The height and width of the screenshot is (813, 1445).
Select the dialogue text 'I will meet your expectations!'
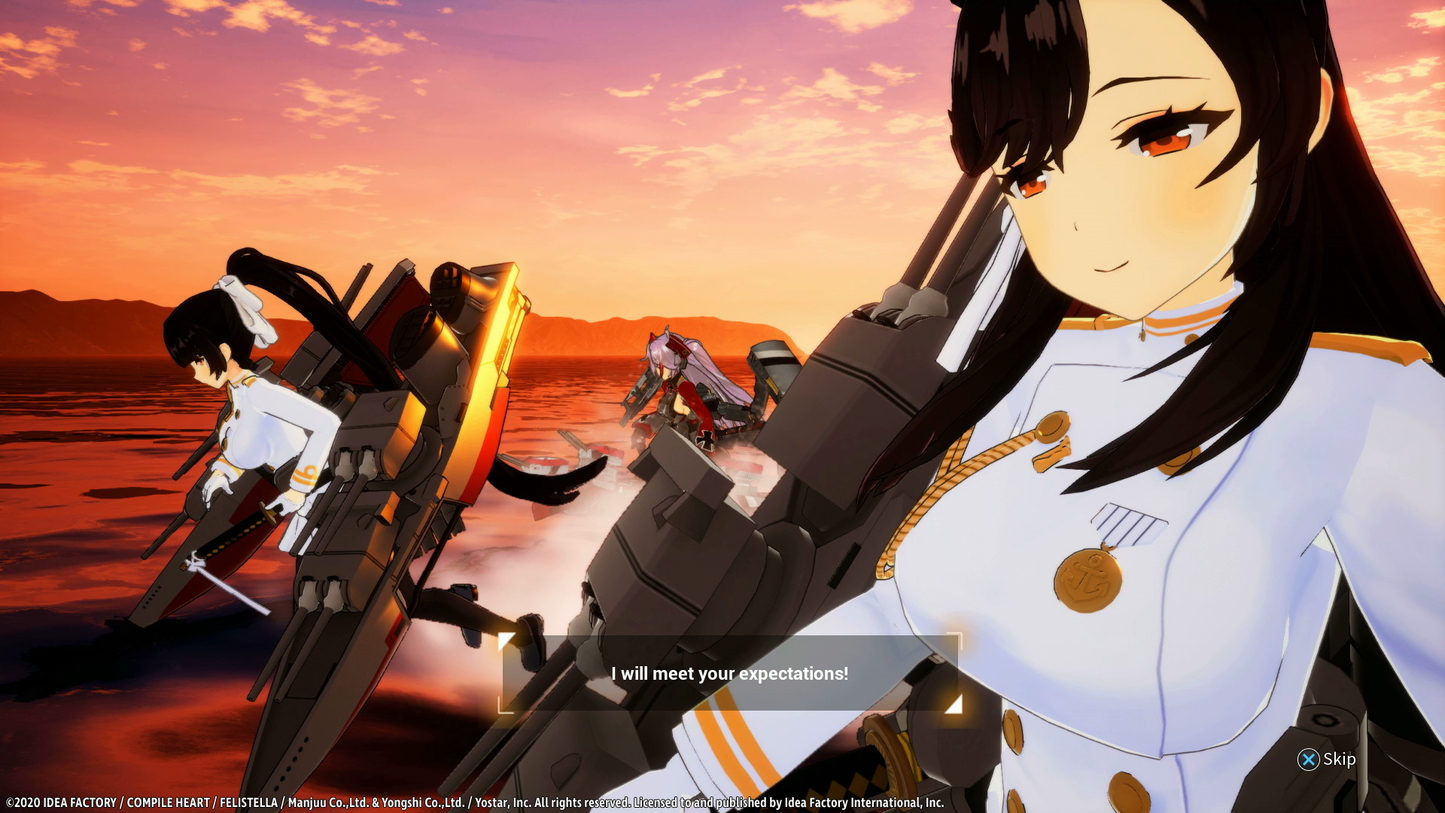coord(728,674)
